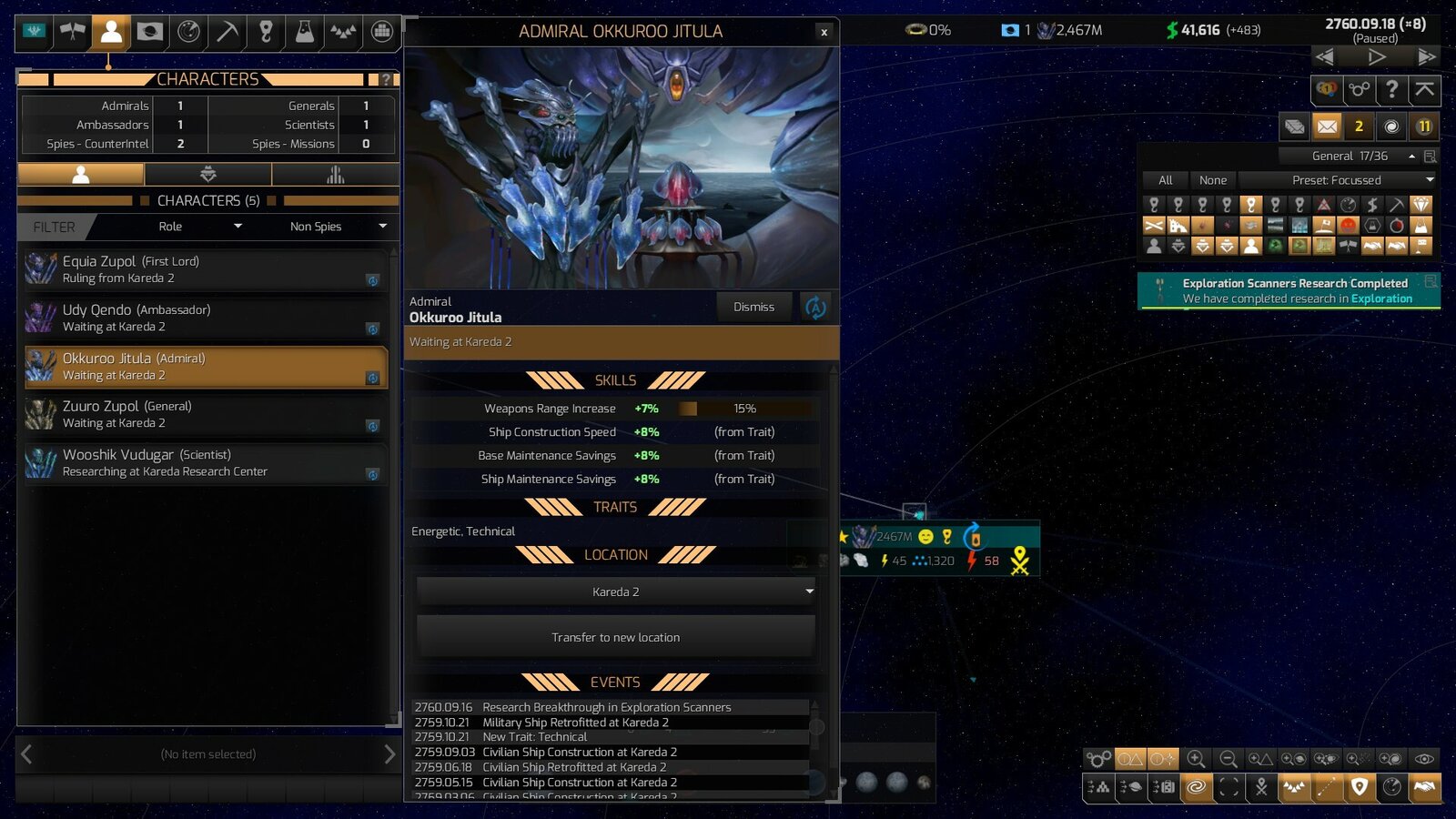Click the Transfer to new location button
Viewport: 1456px width, 819px height.
point(616,637)
